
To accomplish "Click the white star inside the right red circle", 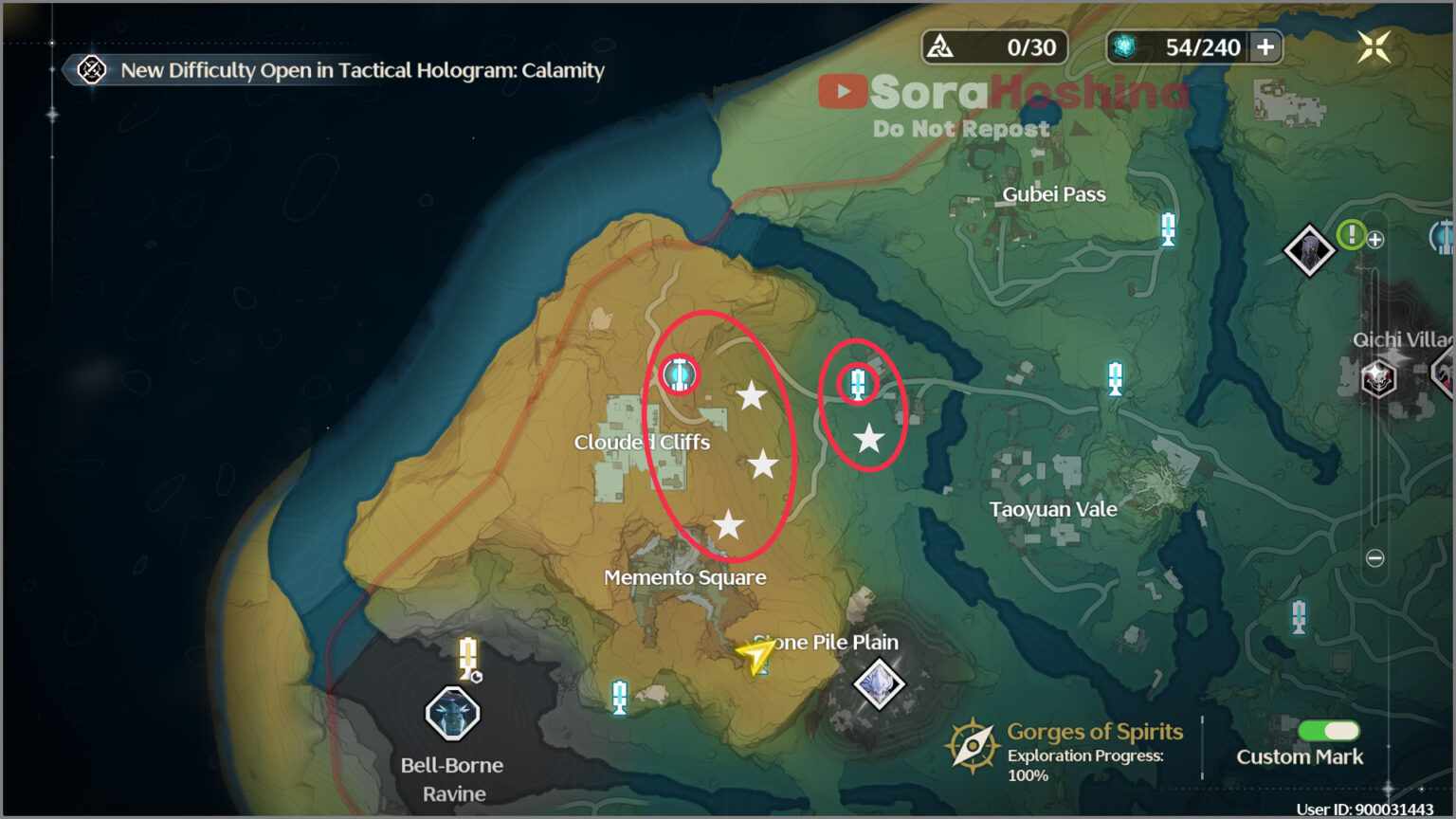I will [x=867, y=438].
